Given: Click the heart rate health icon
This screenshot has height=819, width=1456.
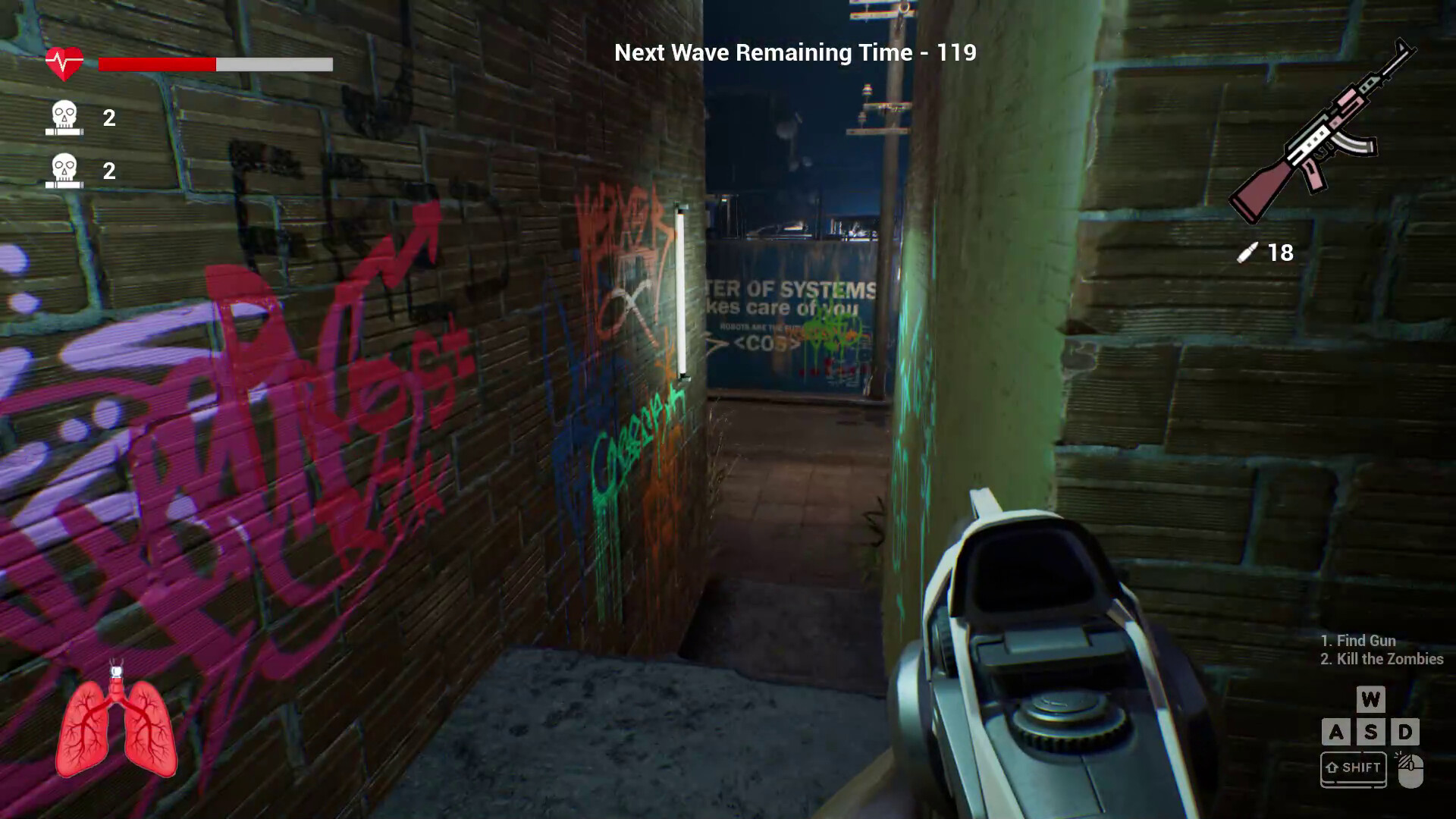Looking at the screenshot, I should pyautogui.click(x=64, y=61).
